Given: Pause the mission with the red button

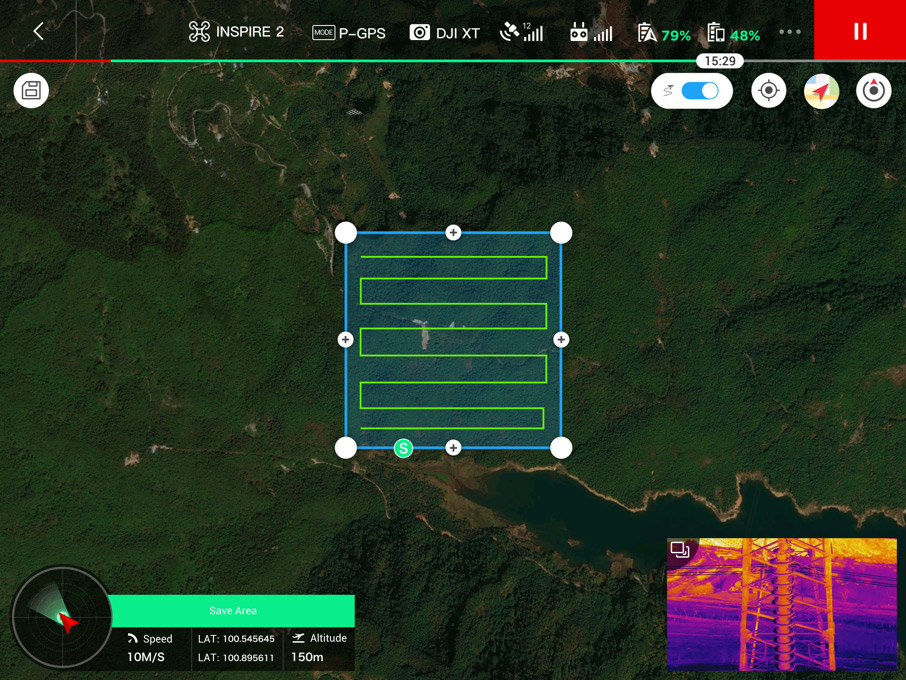Looking at the screenshot, I should pyautogui.click(x=860, y=31).
